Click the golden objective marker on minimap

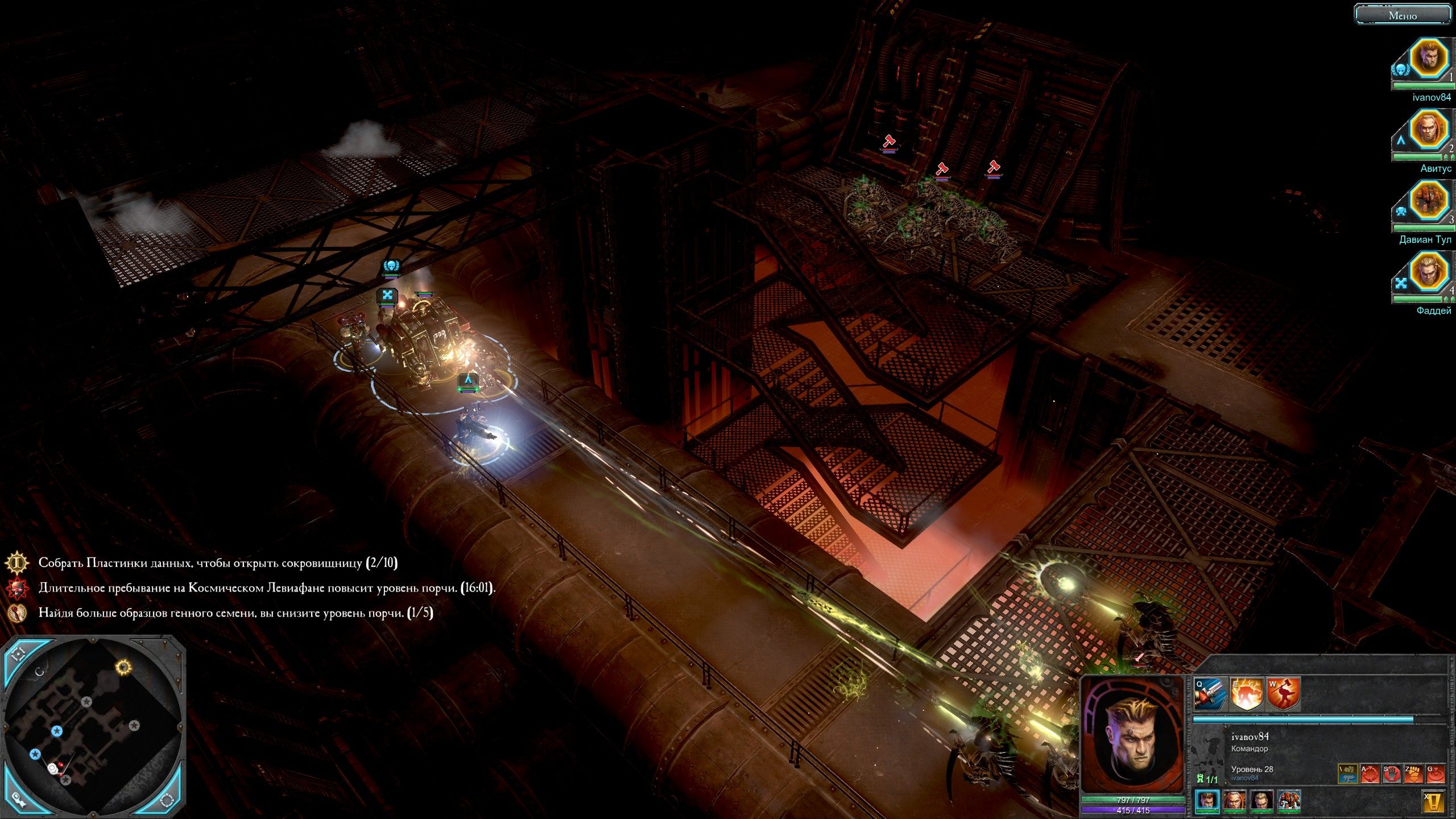coord(123,667)
